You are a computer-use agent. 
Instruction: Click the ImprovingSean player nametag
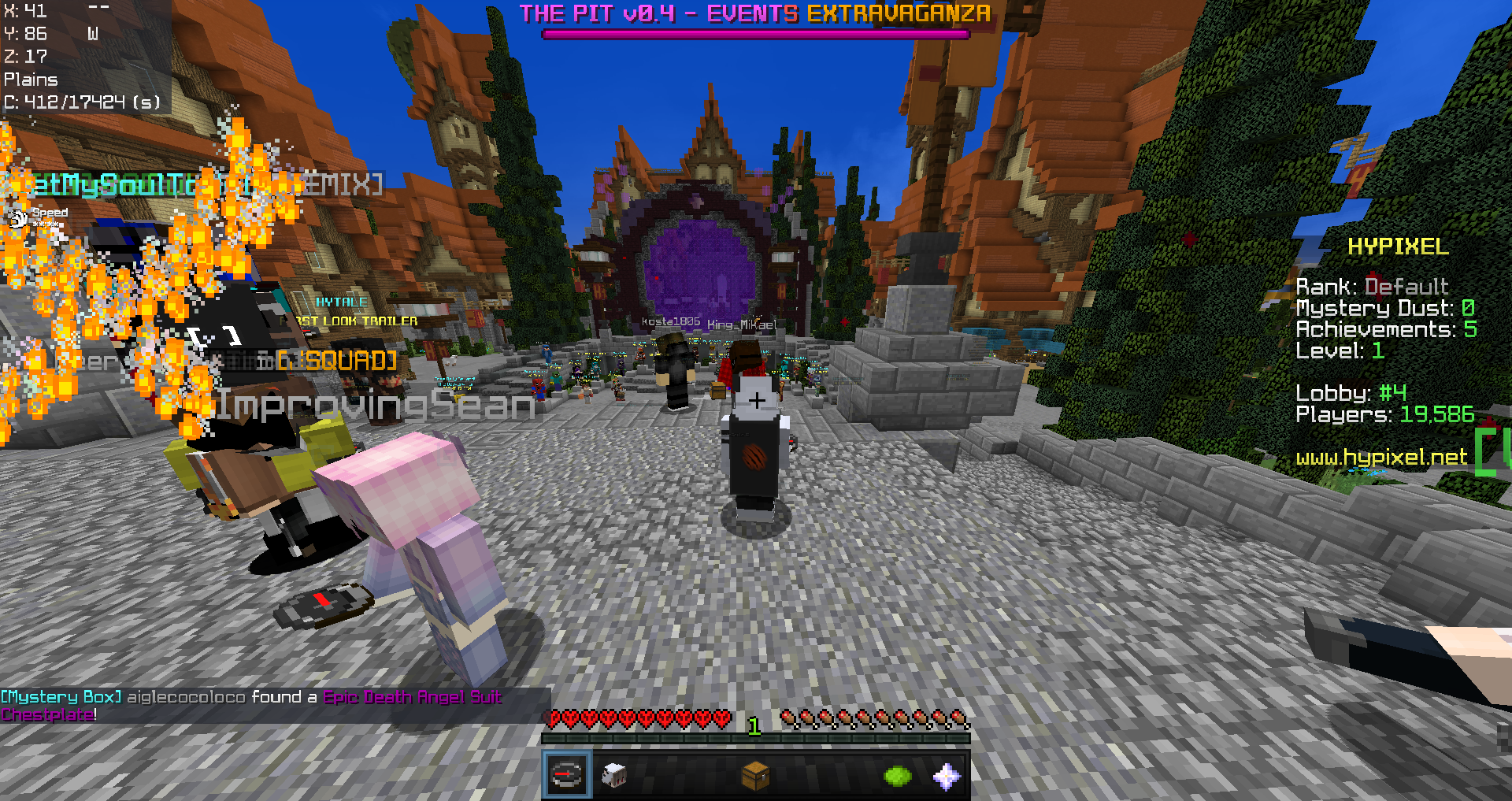(376, 407)
